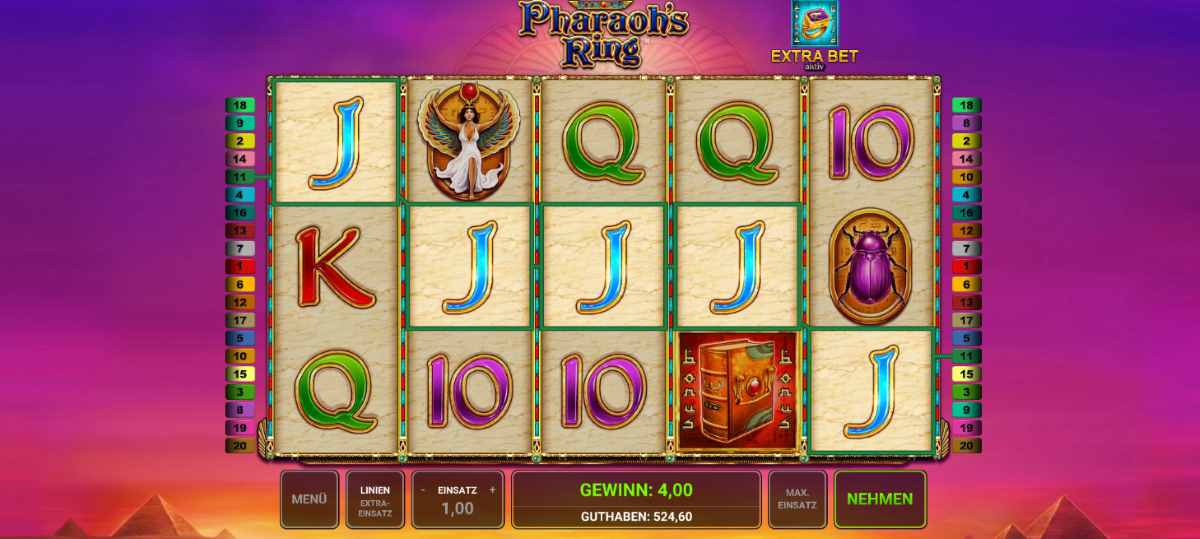Collect the win with NEHMEN

coord(880,499)
